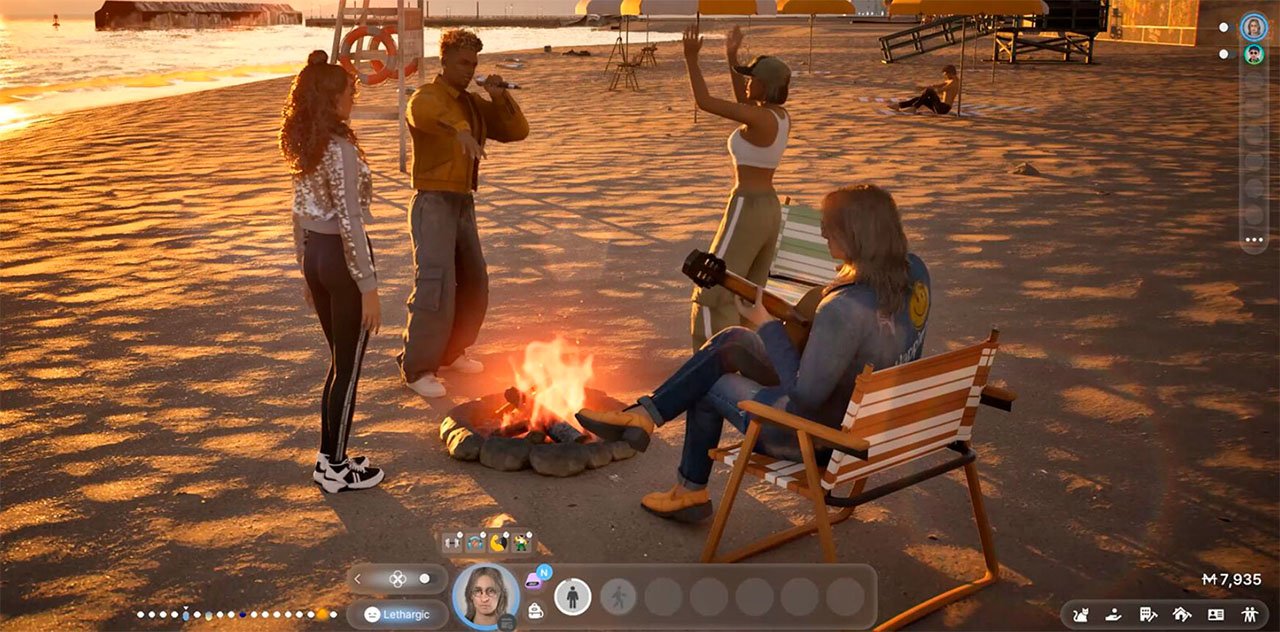The width and height of the screenshot is (1280, 632).
Task: Click the flexing strongman buff icon
Action: 520,543
